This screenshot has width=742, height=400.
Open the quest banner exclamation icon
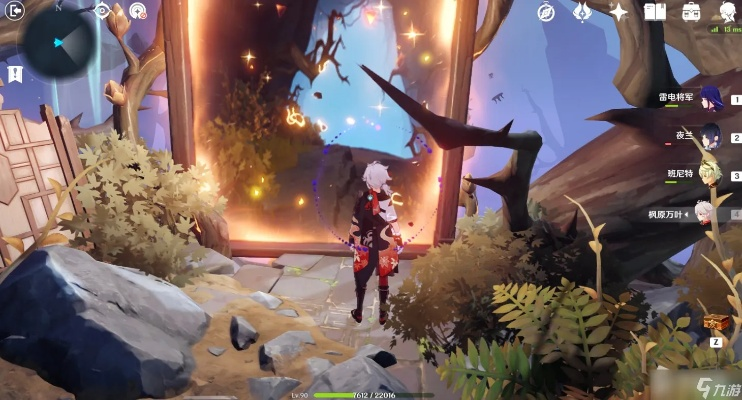15,73
